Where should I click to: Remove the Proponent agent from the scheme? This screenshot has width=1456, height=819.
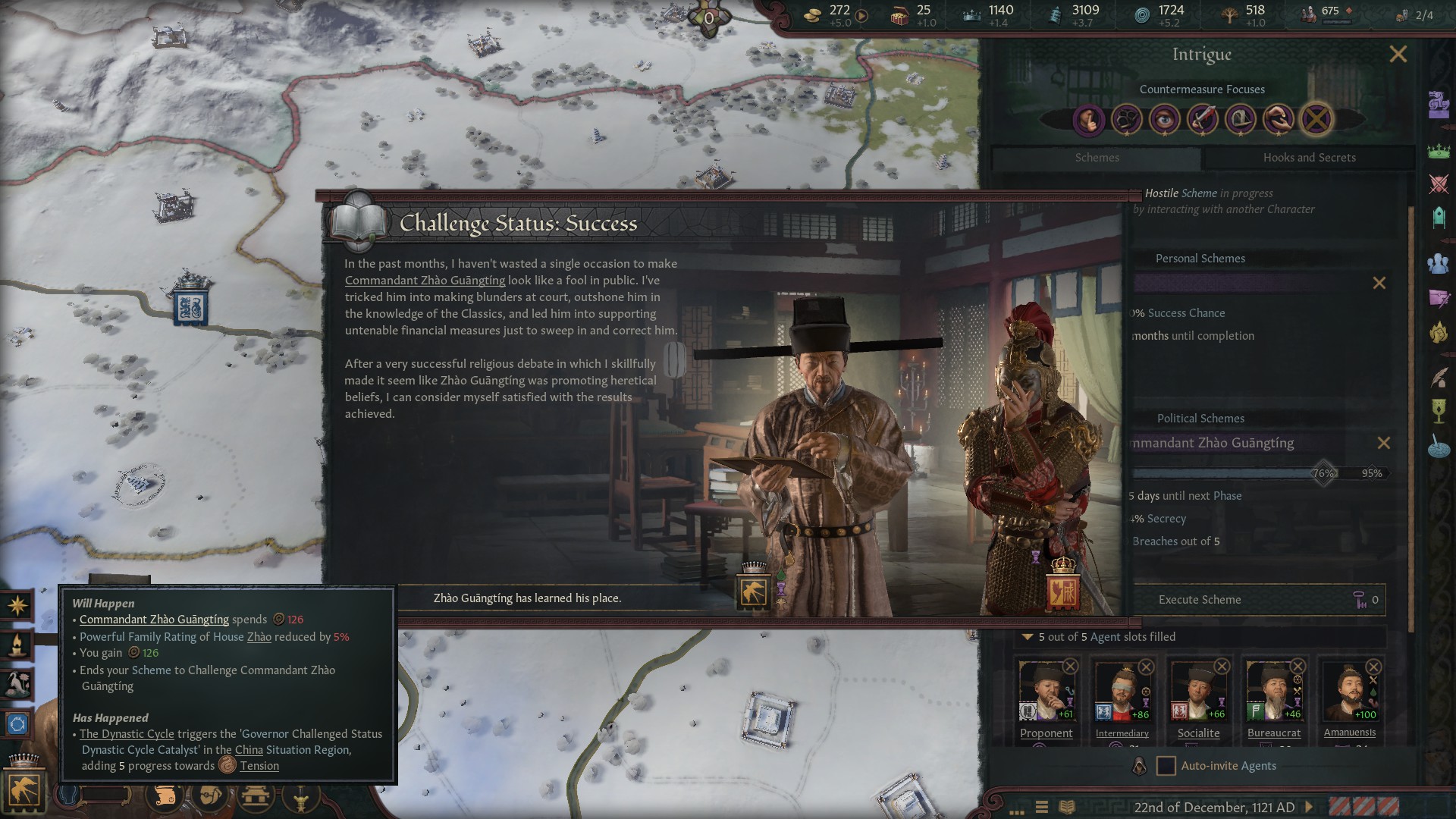(x=1070, y=667)
